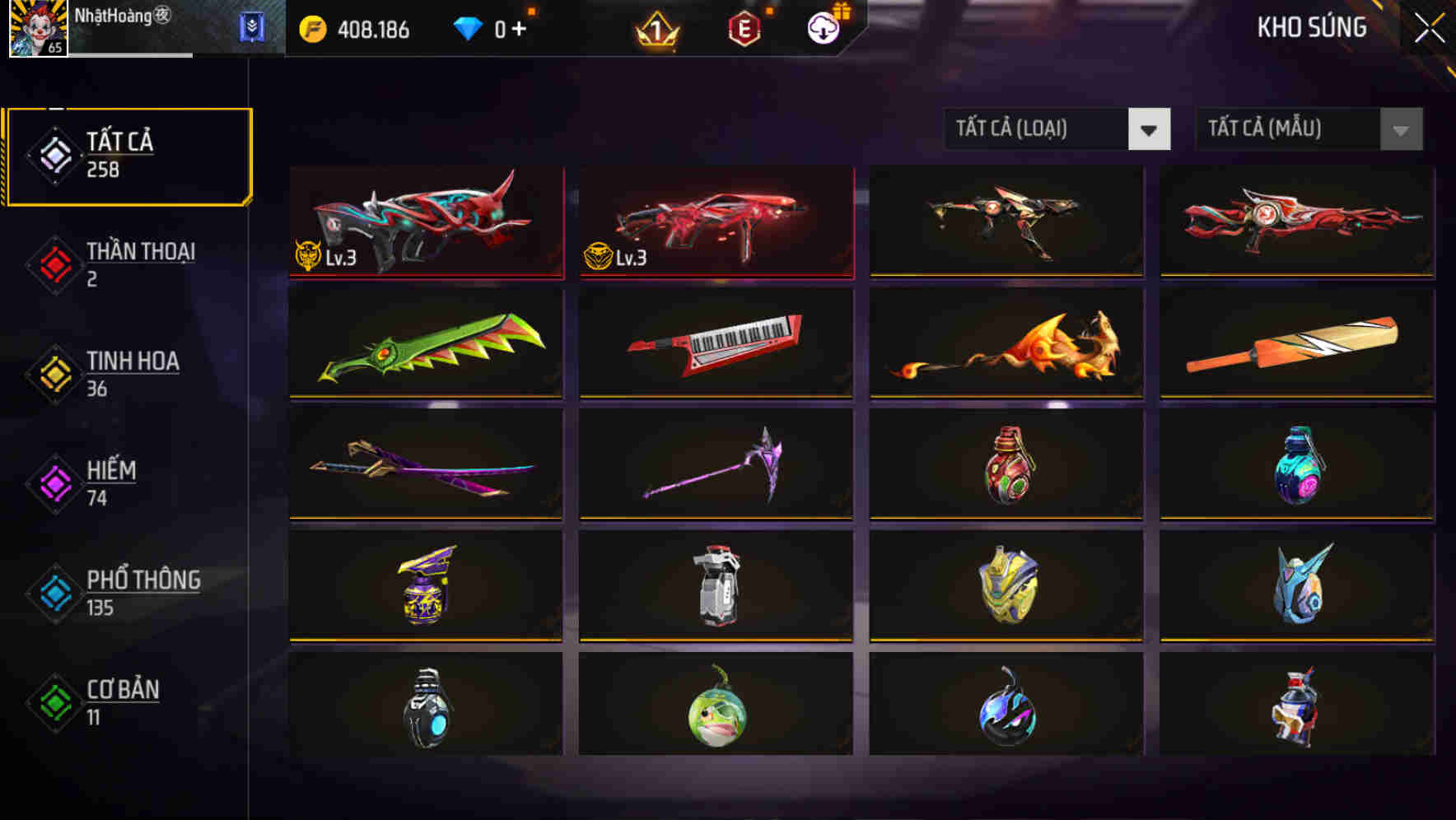Click the red keytar weapon skin

click(x=715, y=344)
